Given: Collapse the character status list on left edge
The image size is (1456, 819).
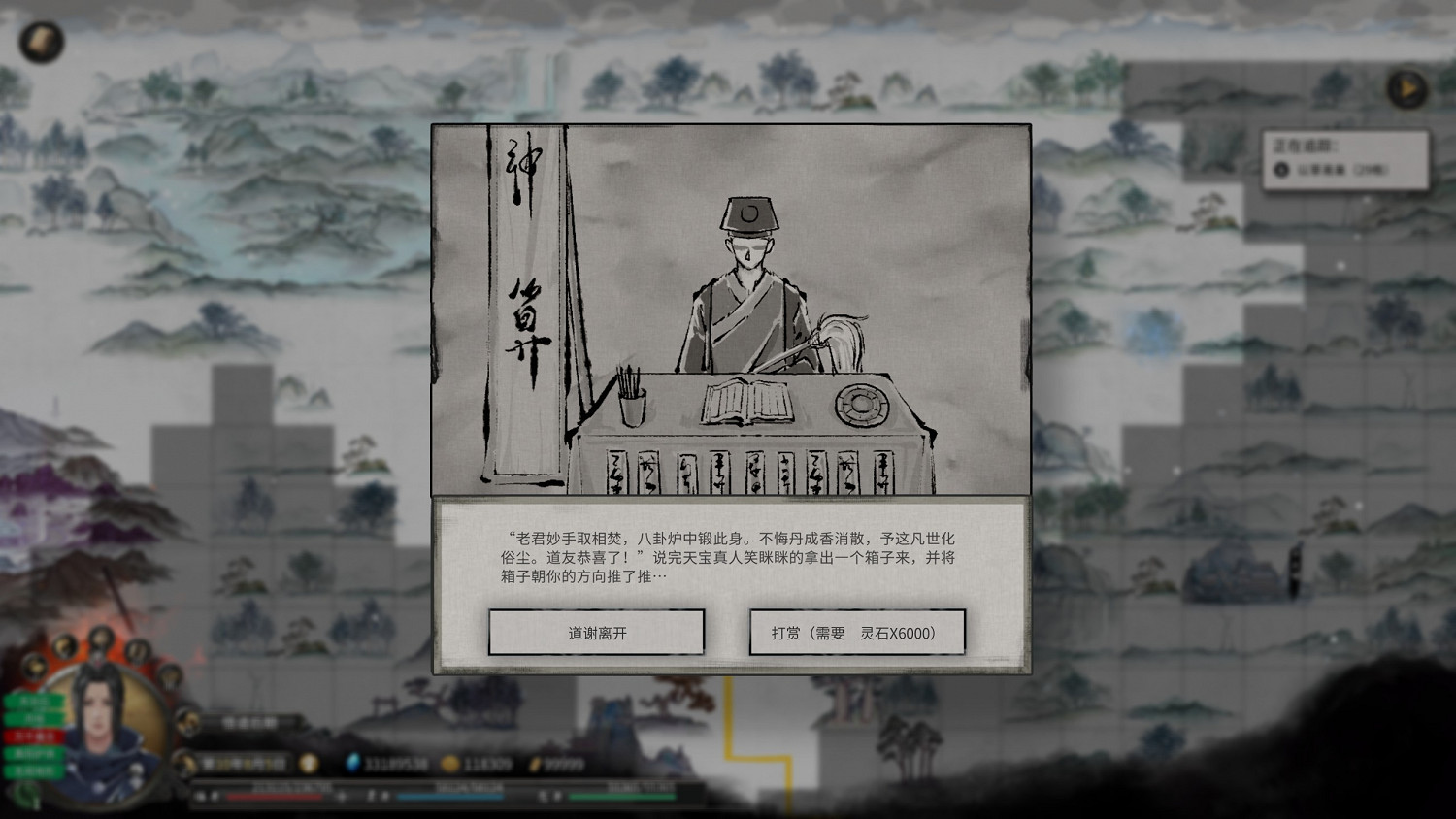Looking at the screenshot, I should (8, 736).
